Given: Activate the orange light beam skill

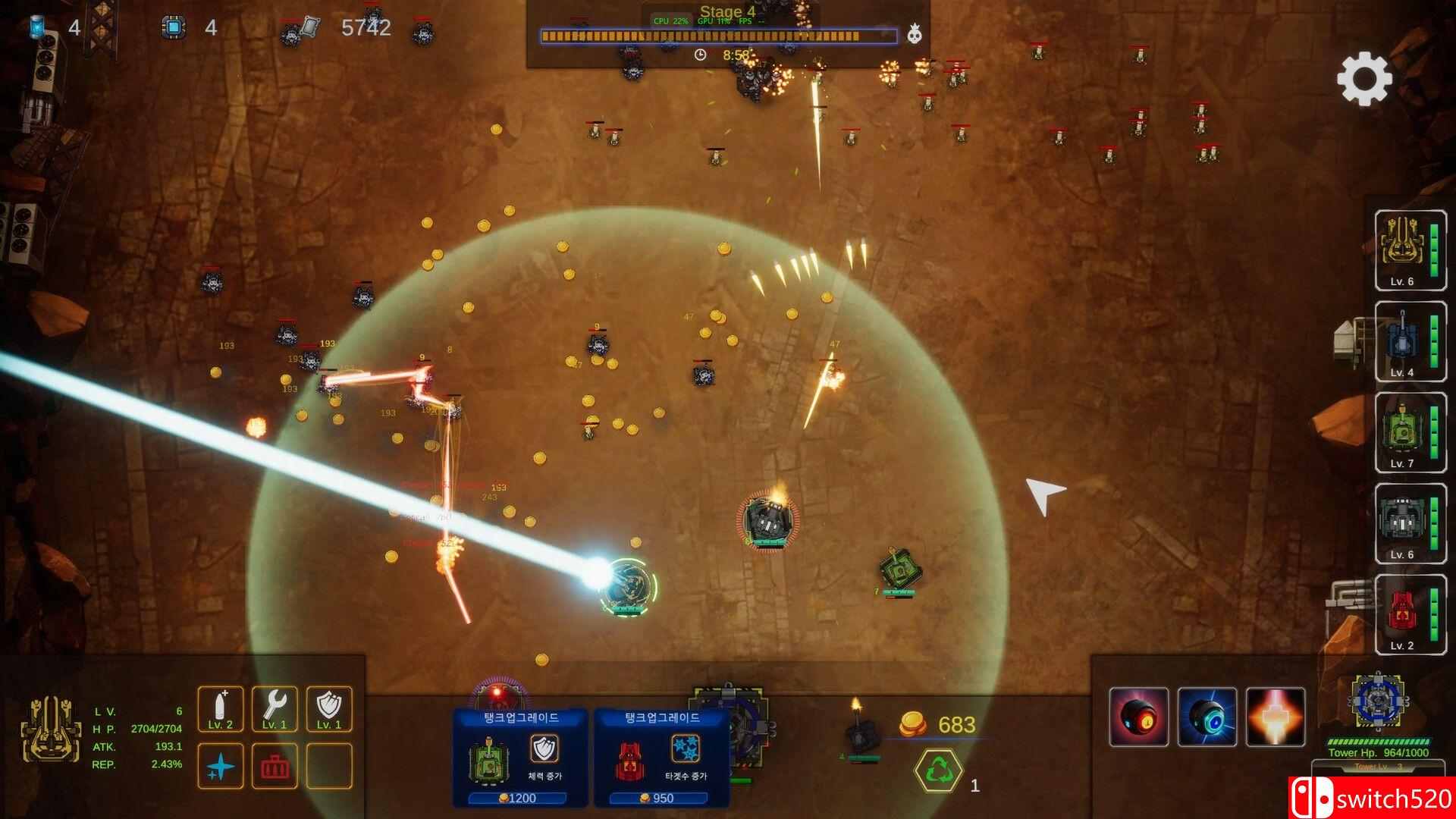Looking at the screenshot, I should coord(1276,717).
